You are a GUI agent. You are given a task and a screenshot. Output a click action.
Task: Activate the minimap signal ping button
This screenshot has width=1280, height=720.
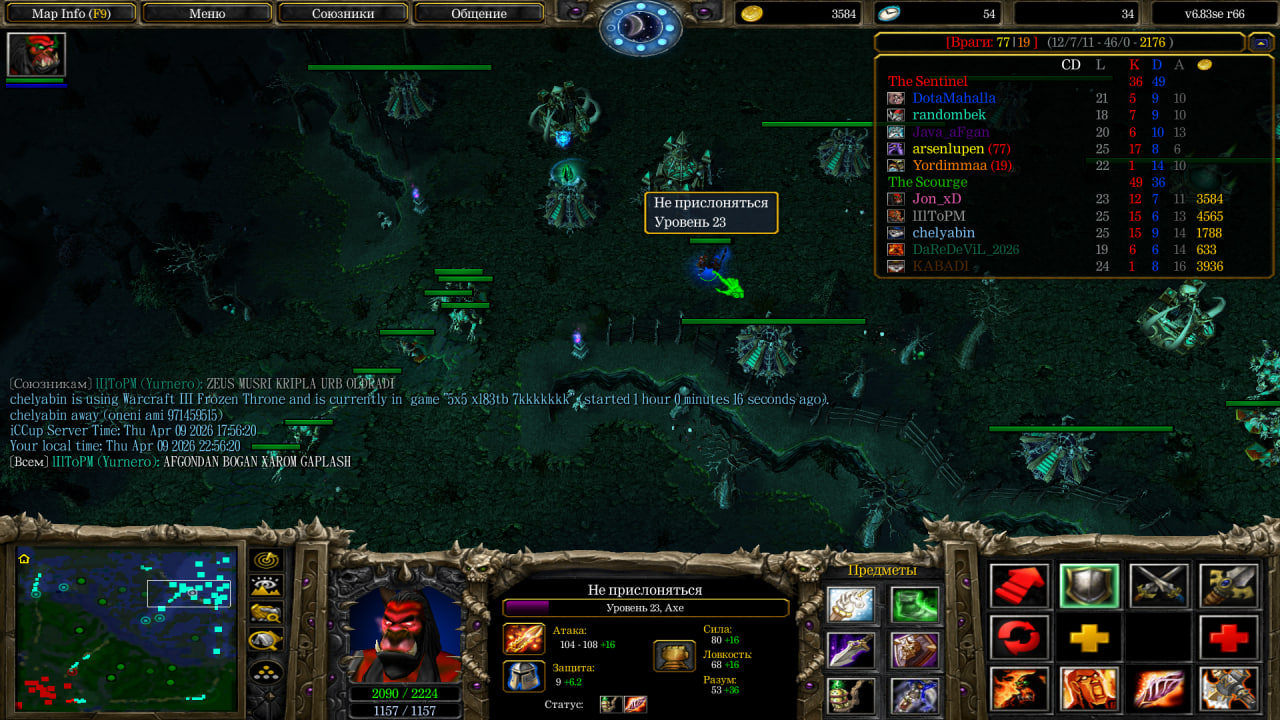click(266, 561)
